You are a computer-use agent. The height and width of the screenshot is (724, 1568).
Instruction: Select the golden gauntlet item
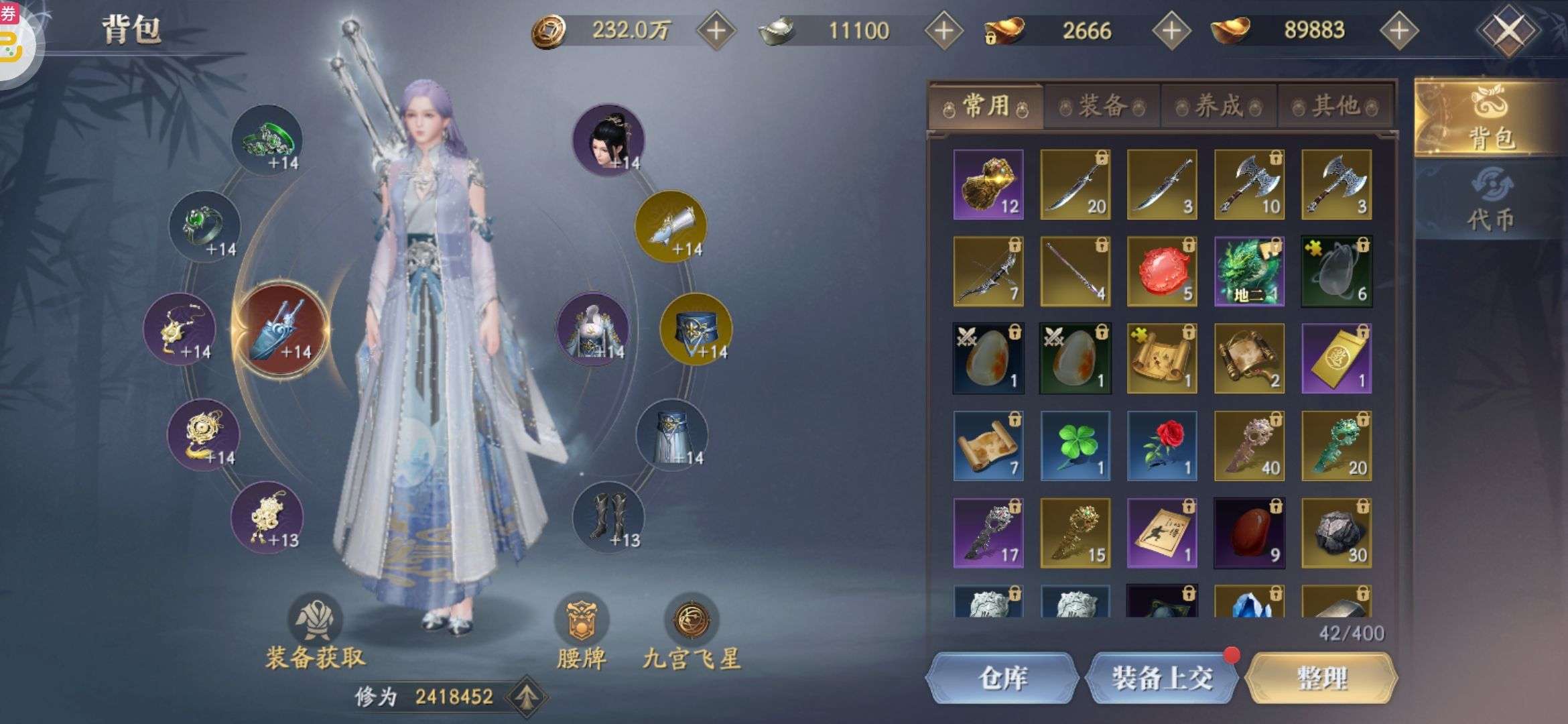[x=988, y=184]
